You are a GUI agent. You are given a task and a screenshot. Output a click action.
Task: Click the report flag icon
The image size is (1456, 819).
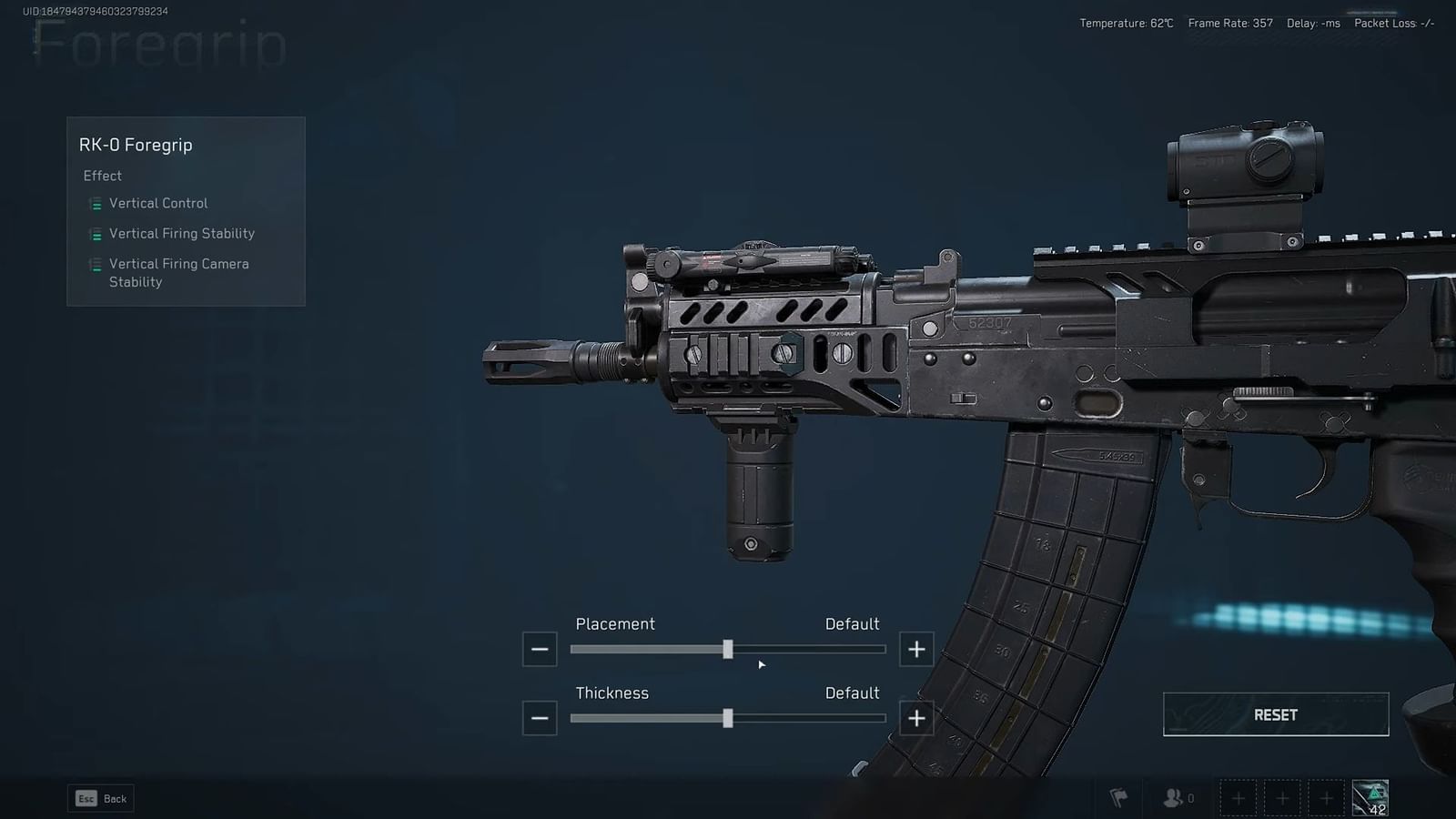tap(1117, 797)
